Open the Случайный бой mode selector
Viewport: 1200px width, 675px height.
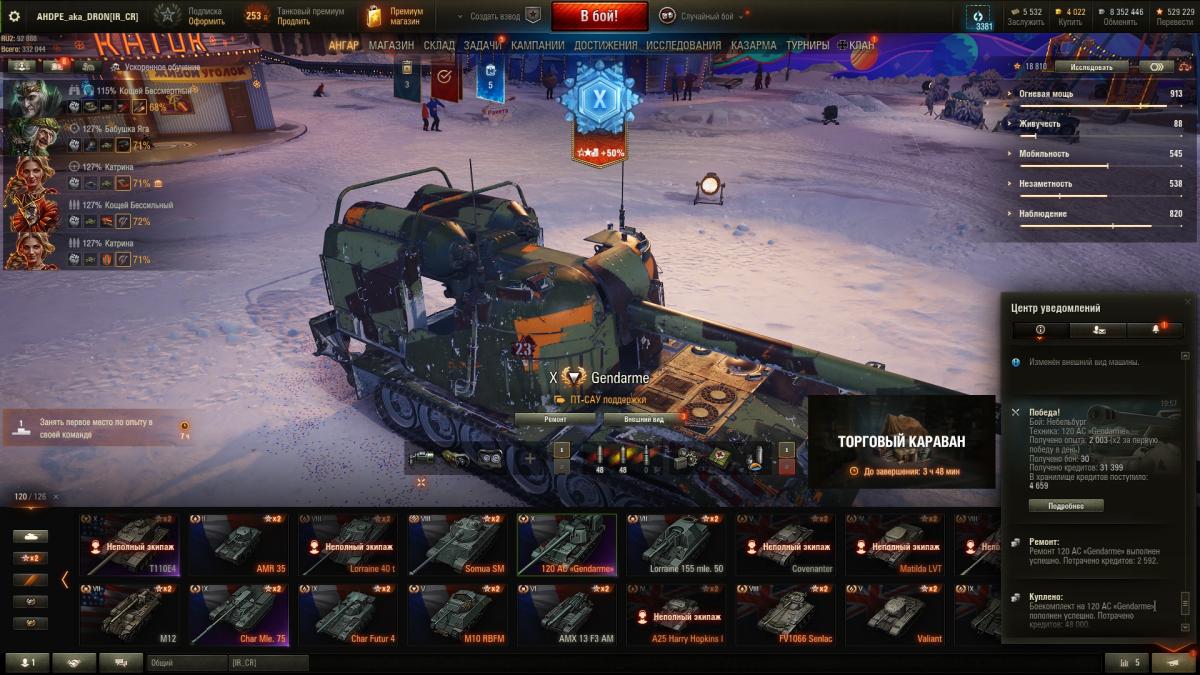click(x=702, y=16)
